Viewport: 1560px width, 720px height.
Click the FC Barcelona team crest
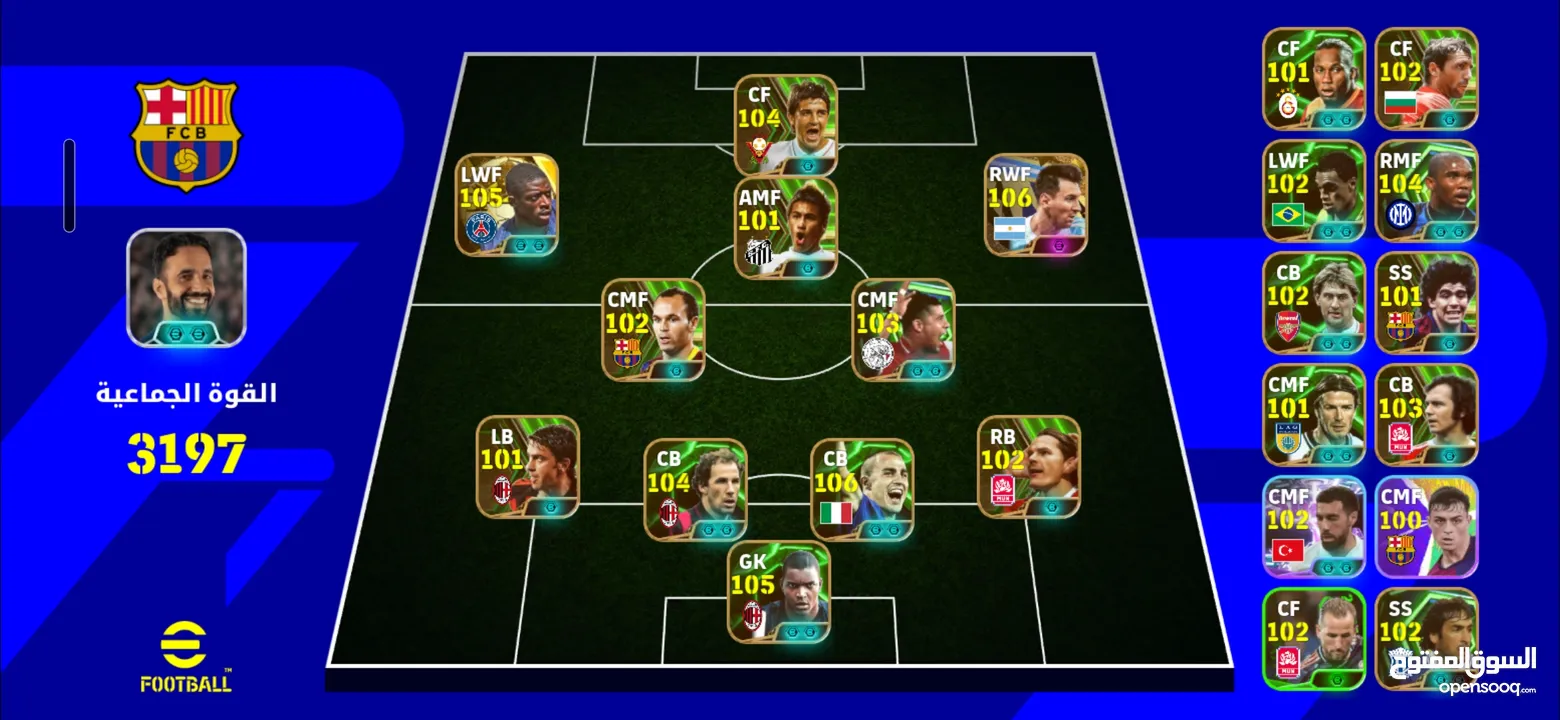[x=186, y=134]
